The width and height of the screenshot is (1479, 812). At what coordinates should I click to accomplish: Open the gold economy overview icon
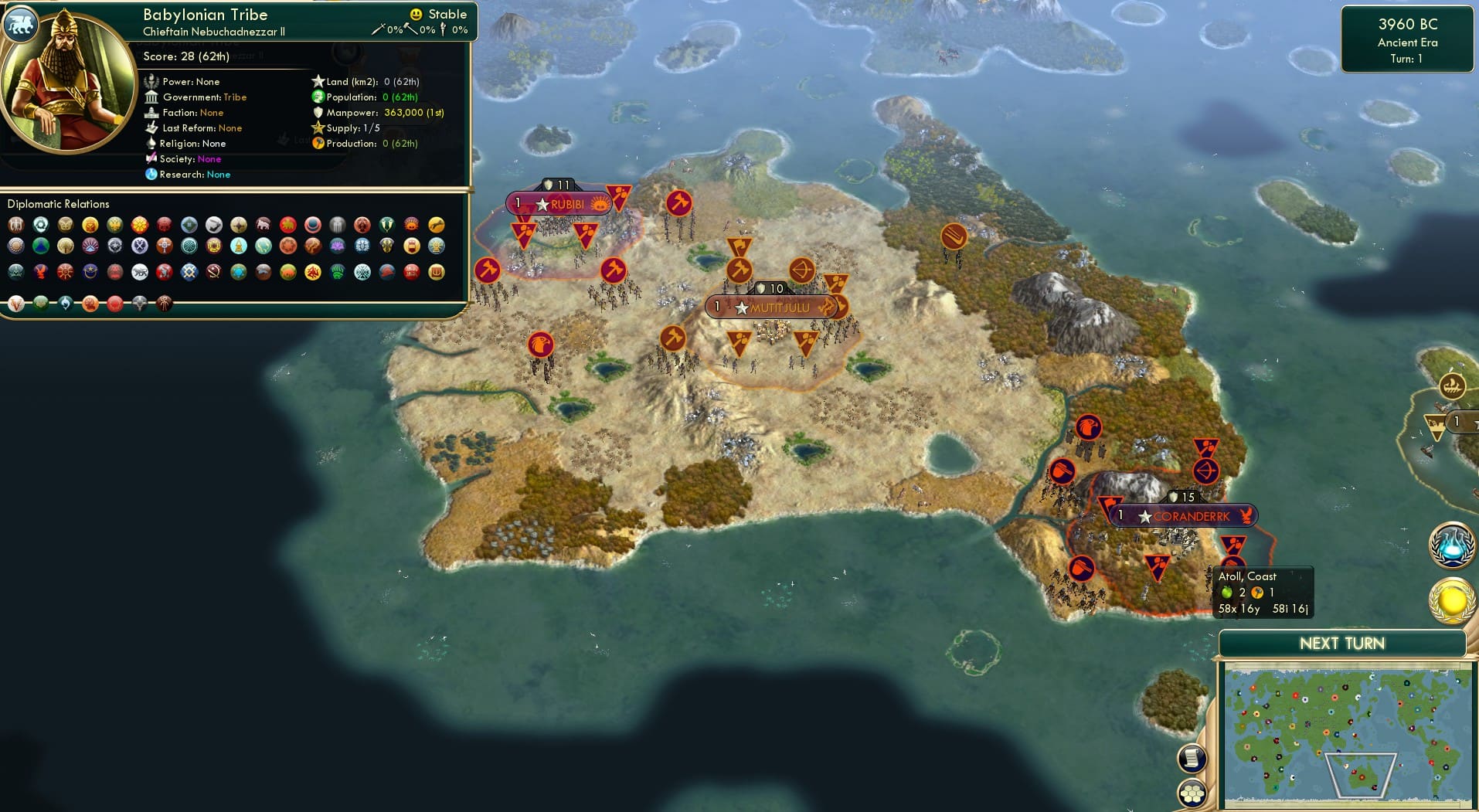pos(1450,600)
